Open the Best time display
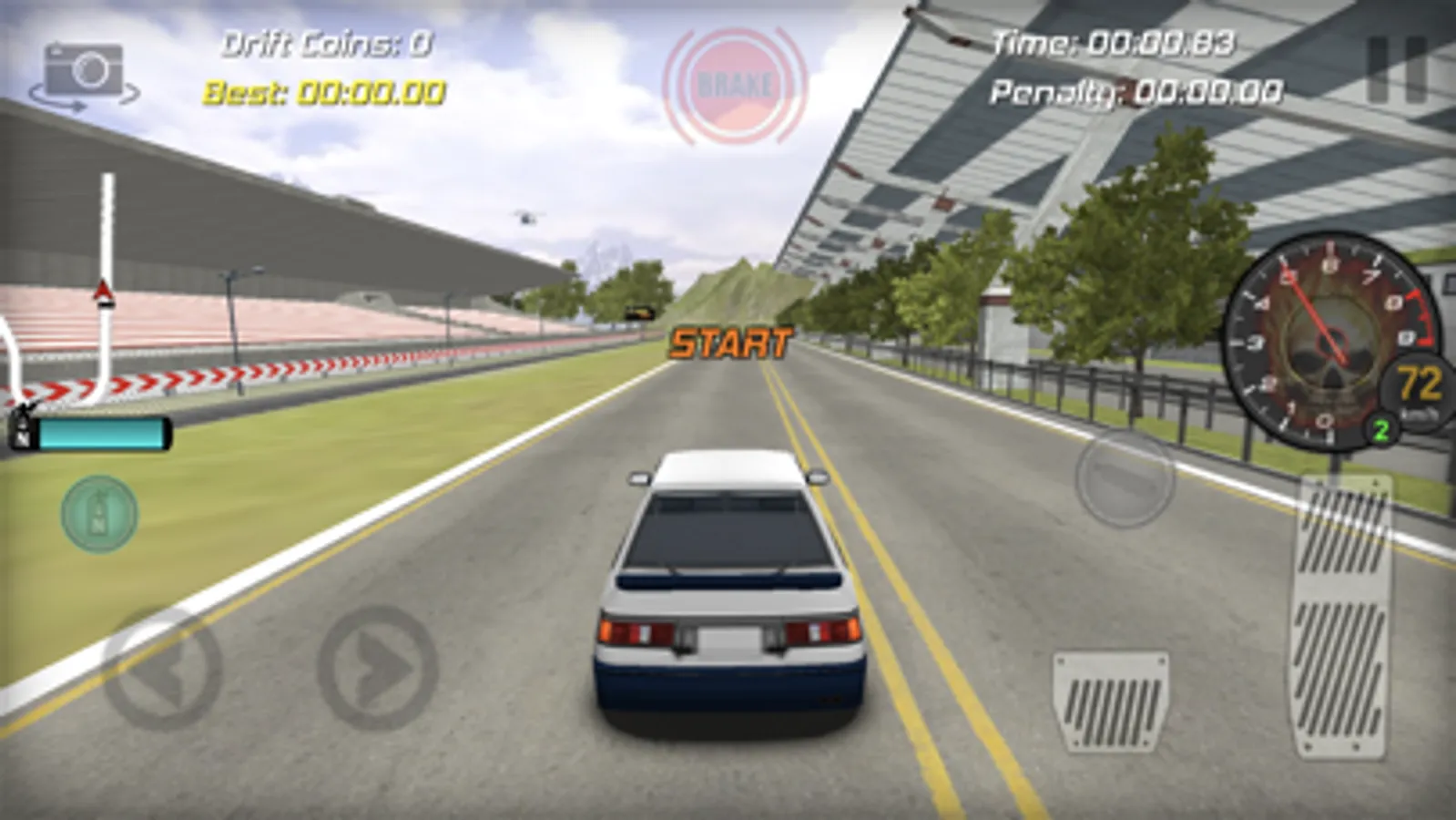This screenshot has height=820, width=1456. [x=323, y=91]
